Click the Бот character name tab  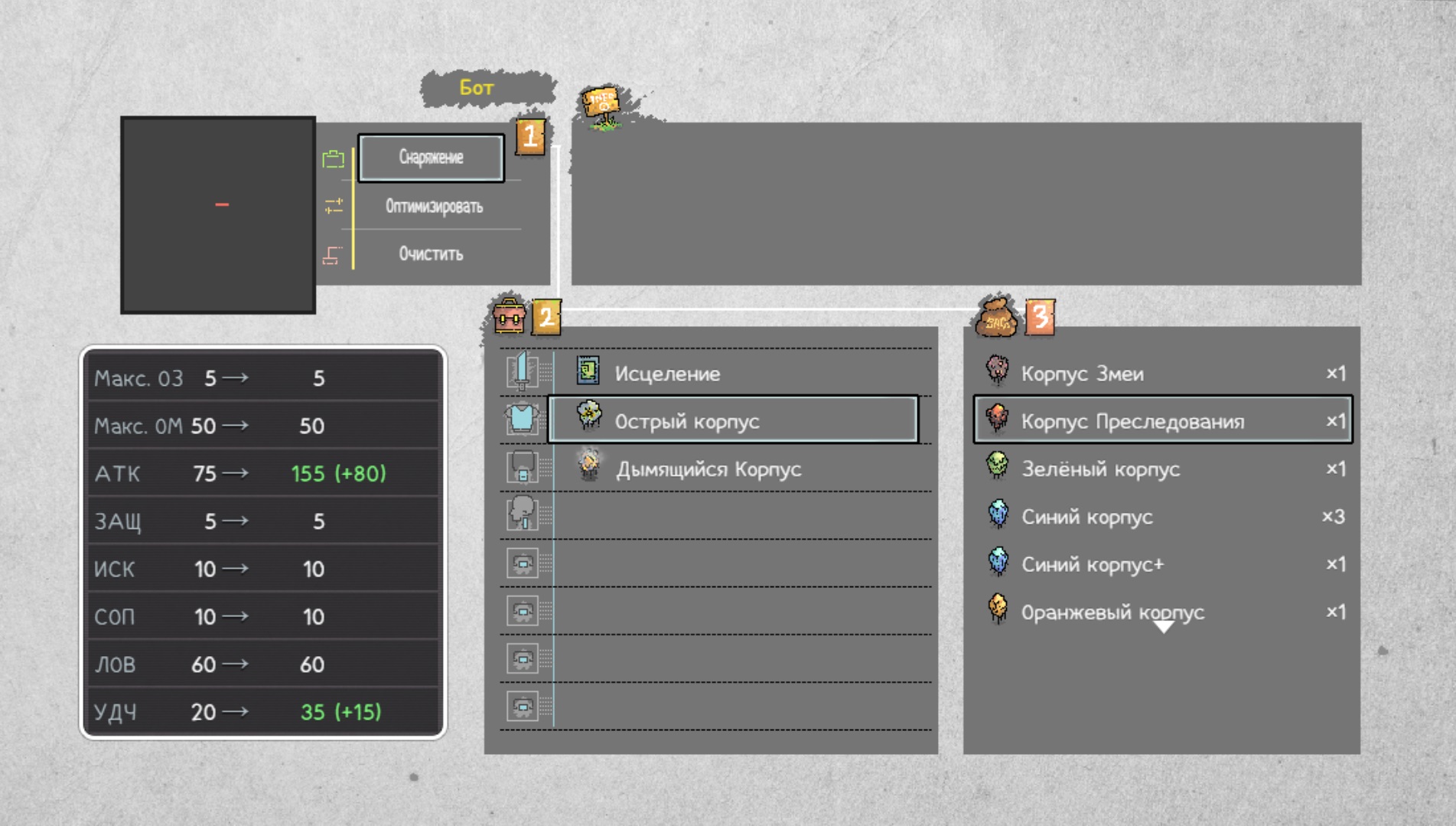pyautogui.click(x=477, y=88)
